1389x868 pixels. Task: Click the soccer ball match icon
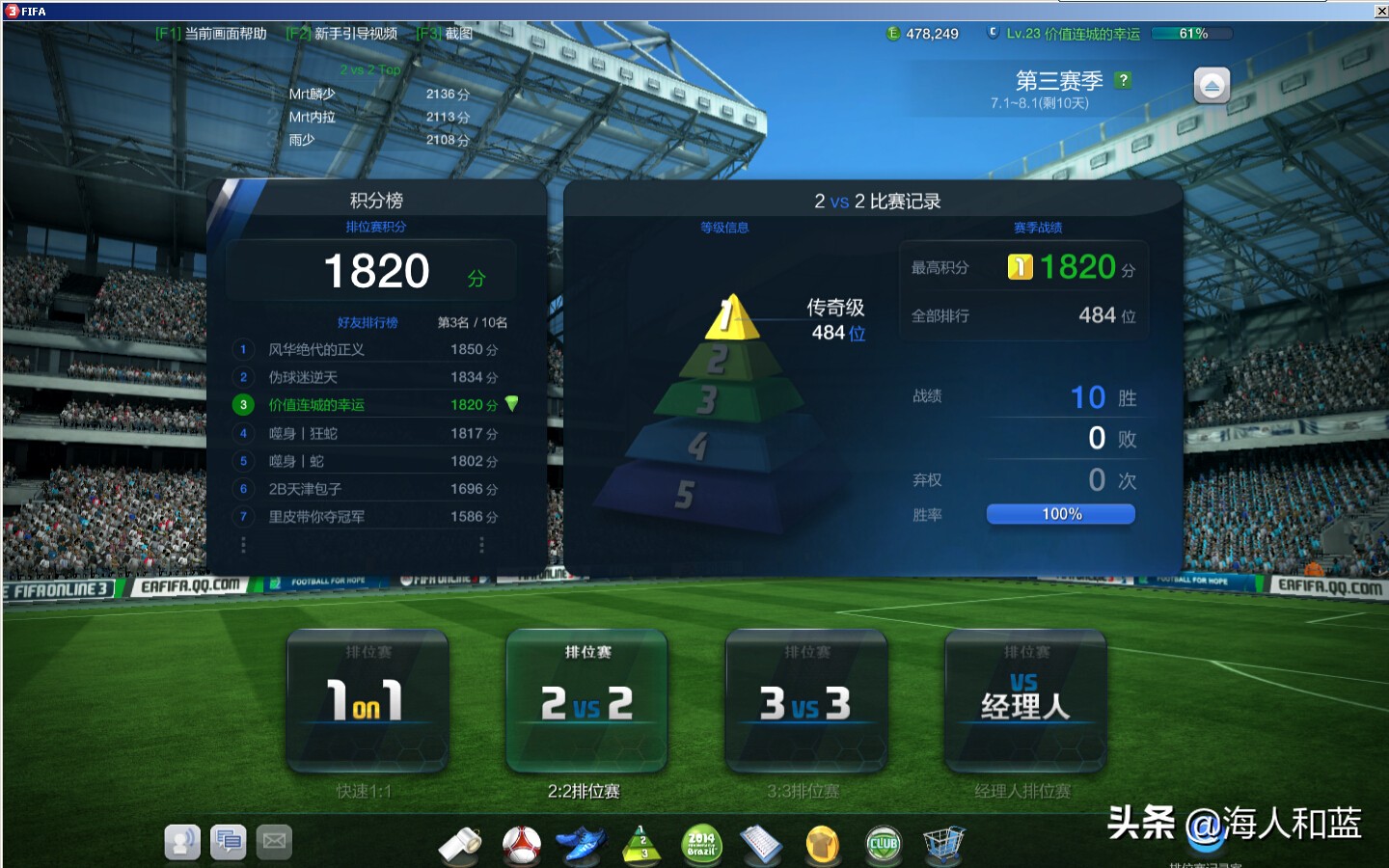521,843
